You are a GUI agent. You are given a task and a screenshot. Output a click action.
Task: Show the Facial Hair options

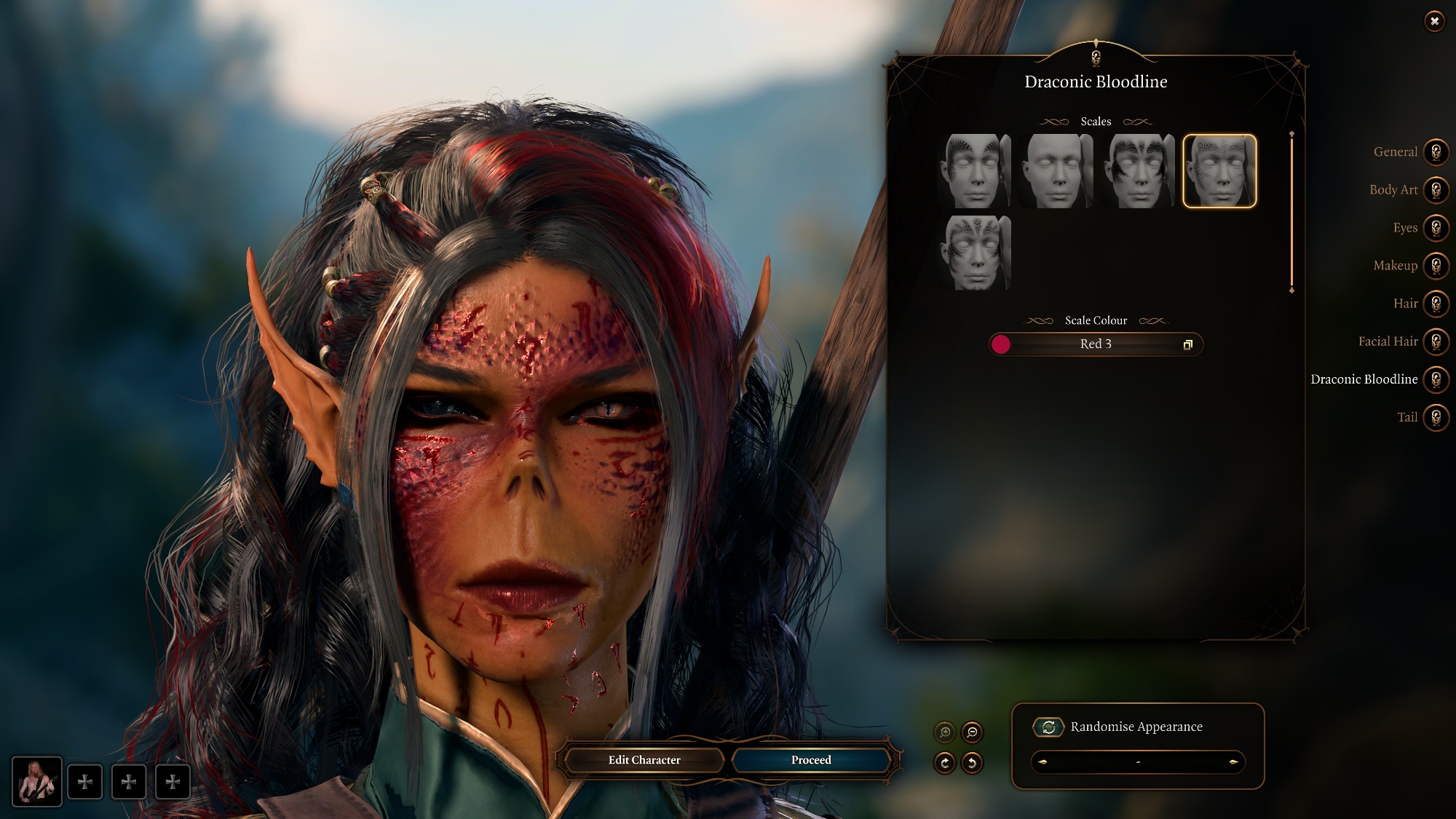1436,341
